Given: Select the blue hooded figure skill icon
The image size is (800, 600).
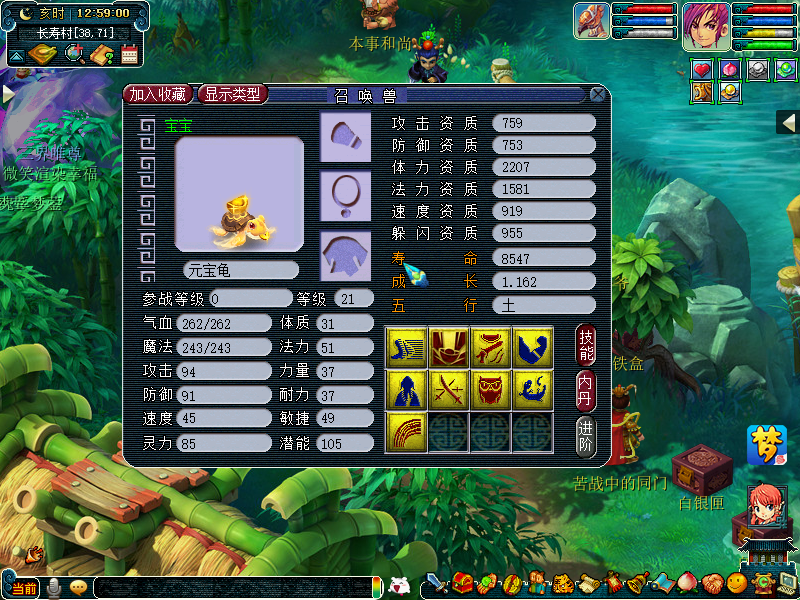Looking at the screenshot, I should point(405,388).
